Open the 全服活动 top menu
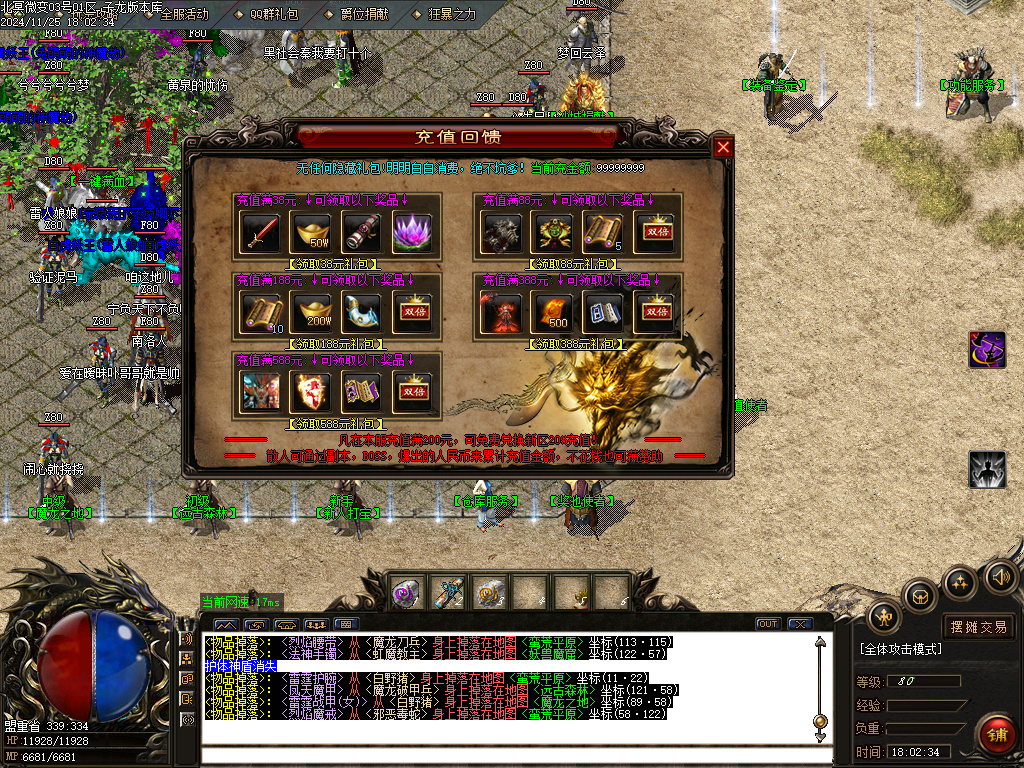This screenshot has width=1024, height=768. click(x=177, y=14)
